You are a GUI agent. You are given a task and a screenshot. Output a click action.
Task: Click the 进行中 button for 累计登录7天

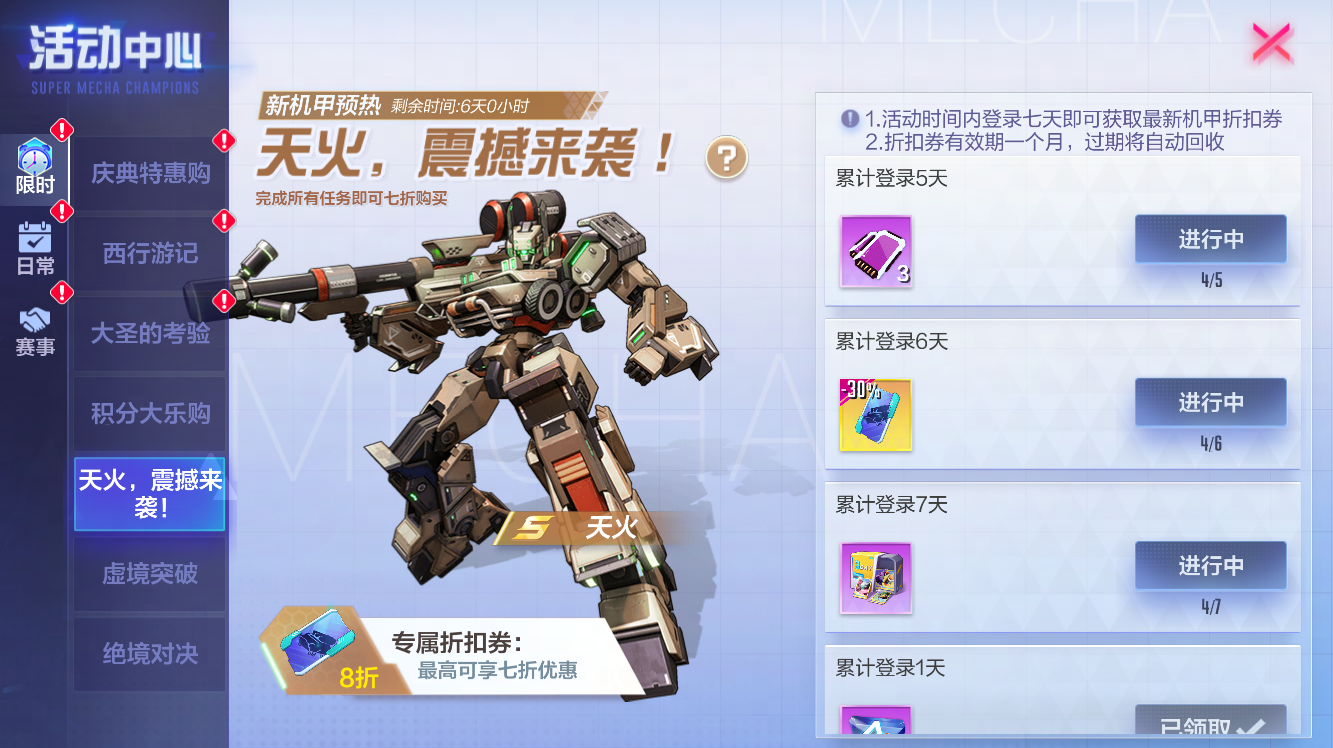pos(1211,565)
